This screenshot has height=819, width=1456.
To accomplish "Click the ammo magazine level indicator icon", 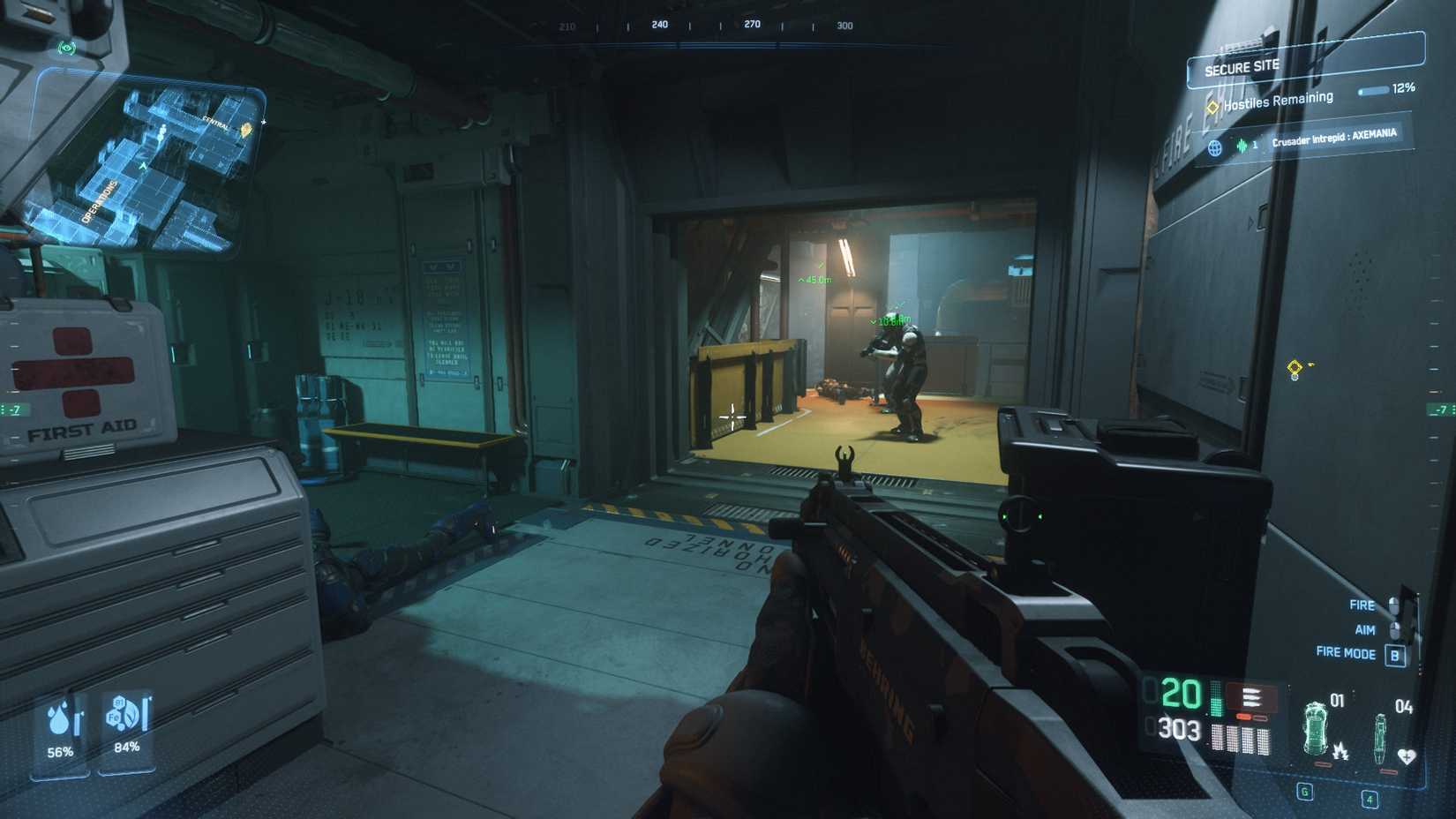I will coord(1215,700).
